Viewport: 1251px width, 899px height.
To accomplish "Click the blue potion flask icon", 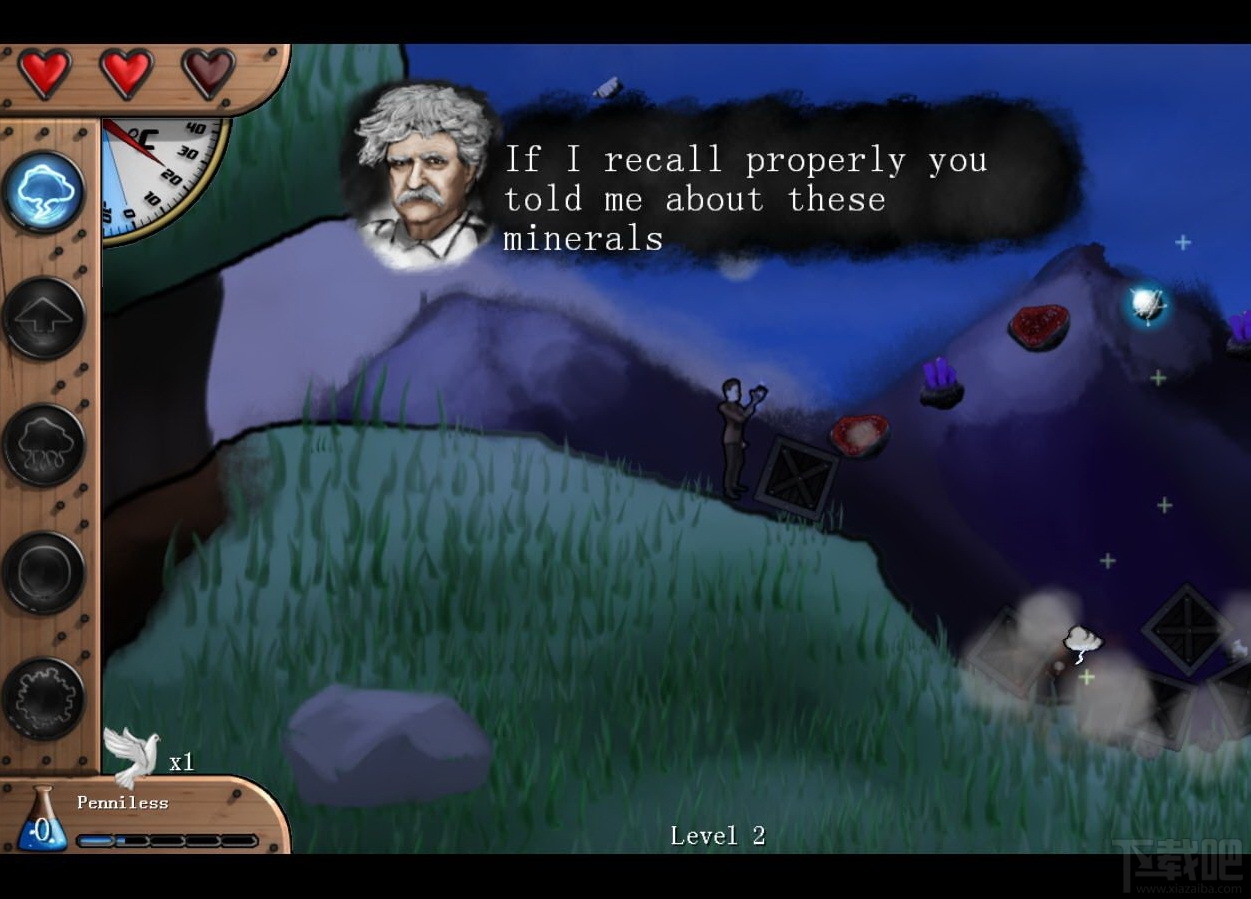I will click(x=42, y=820).
